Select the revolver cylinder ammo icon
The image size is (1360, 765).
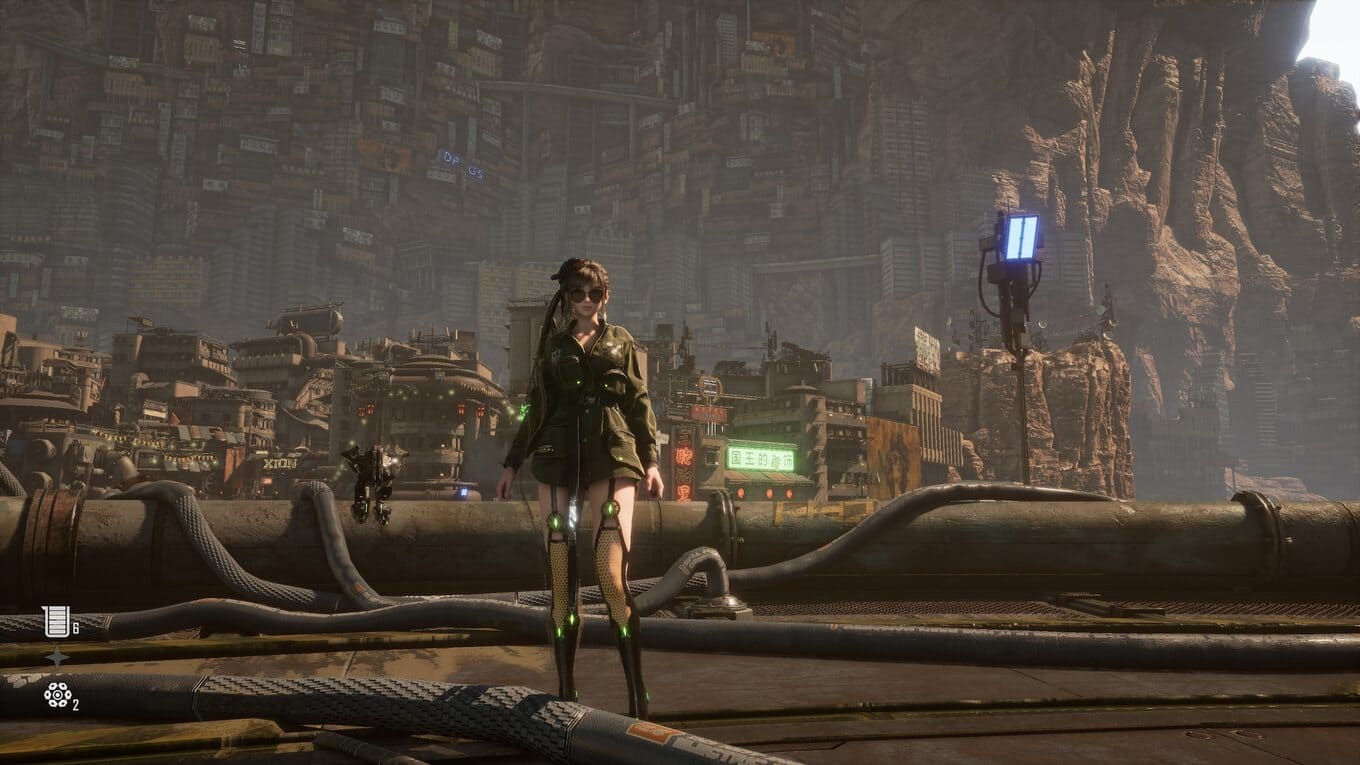[57, 693]
